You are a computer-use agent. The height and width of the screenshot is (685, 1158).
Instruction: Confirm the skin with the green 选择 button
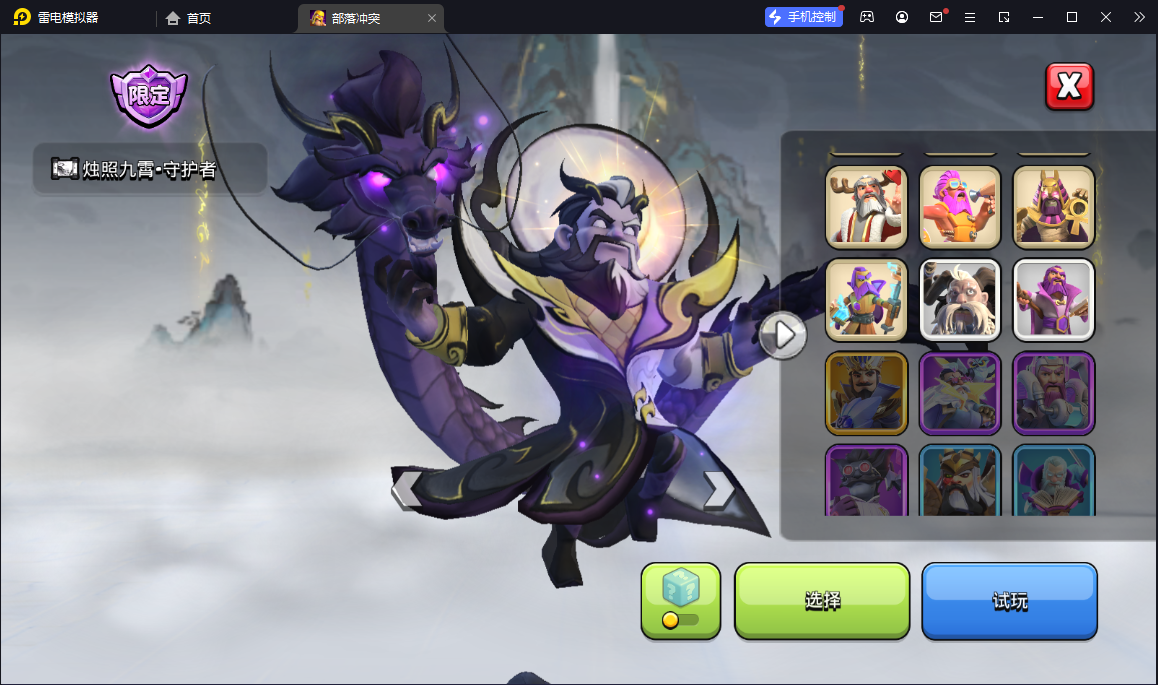point(822,601)
